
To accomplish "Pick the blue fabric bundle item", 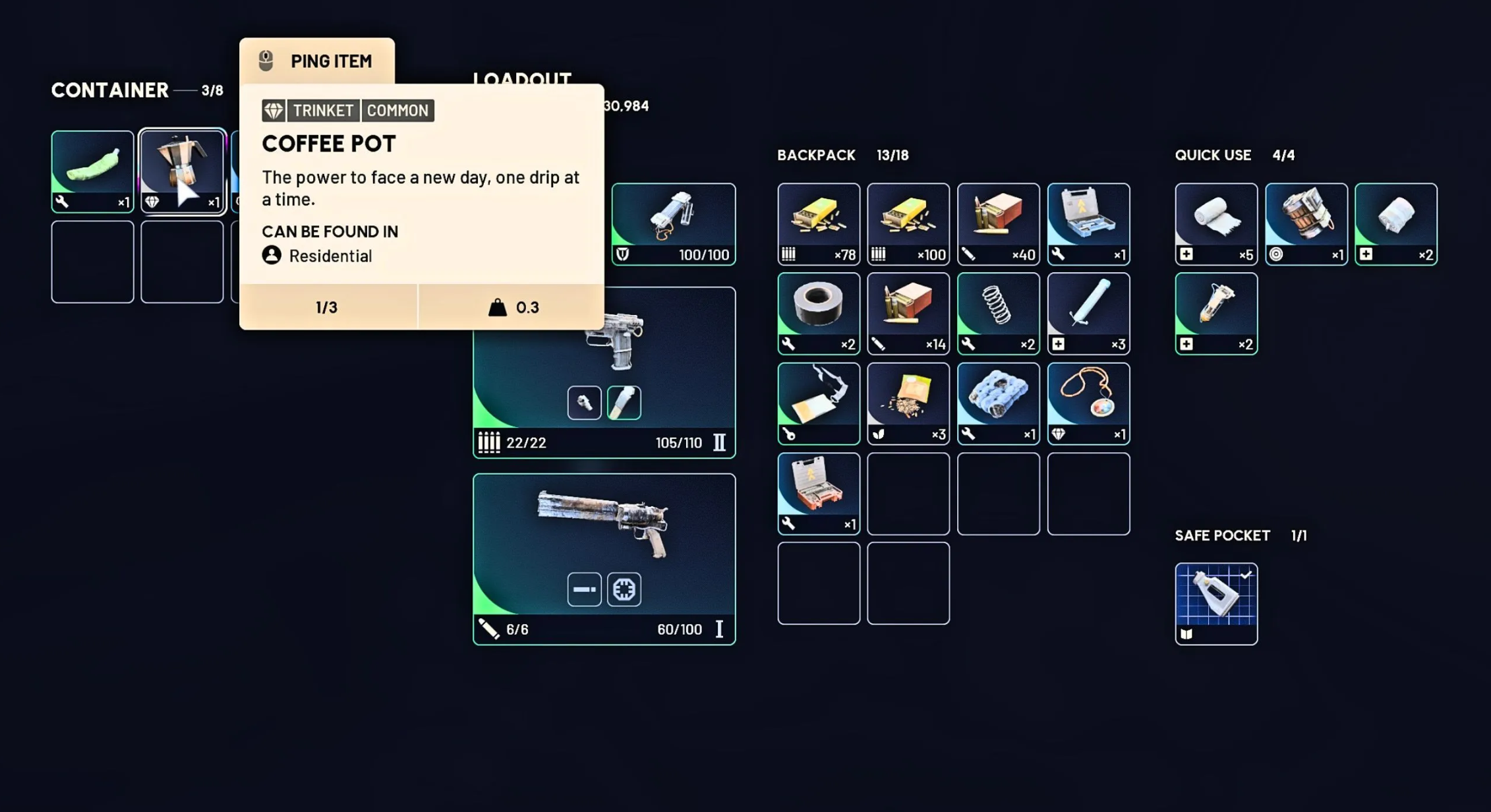I will (x=998, y=403).
